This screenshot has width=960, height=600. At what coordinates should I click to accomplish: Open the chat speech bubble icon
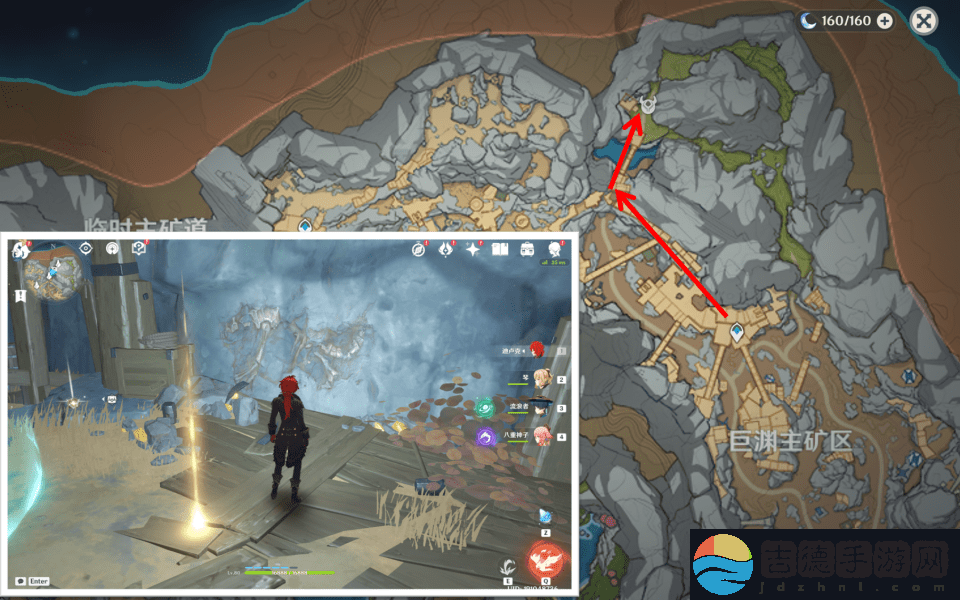coord(20,580)
